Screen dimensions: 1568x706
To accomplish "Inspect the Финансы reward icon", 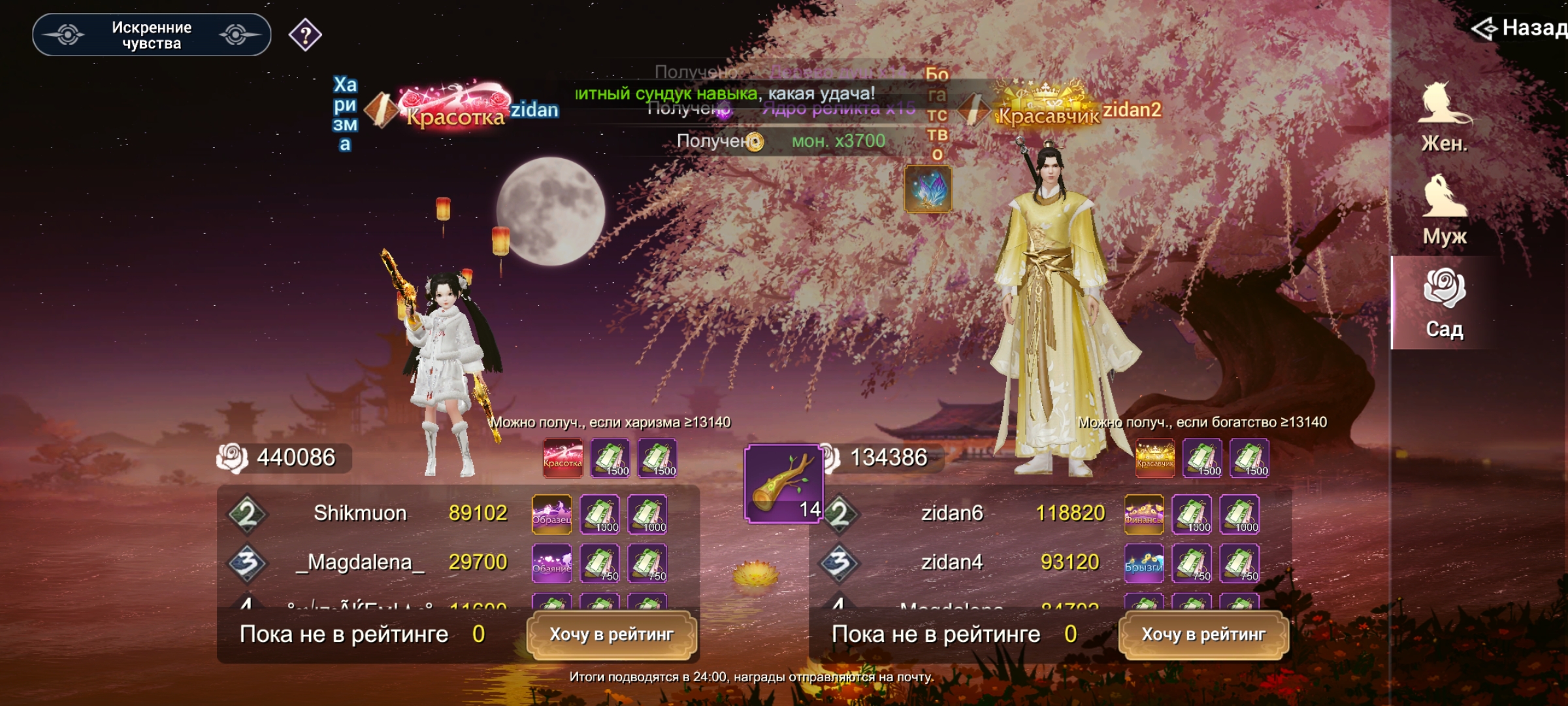I will (x=1144, y=514).
